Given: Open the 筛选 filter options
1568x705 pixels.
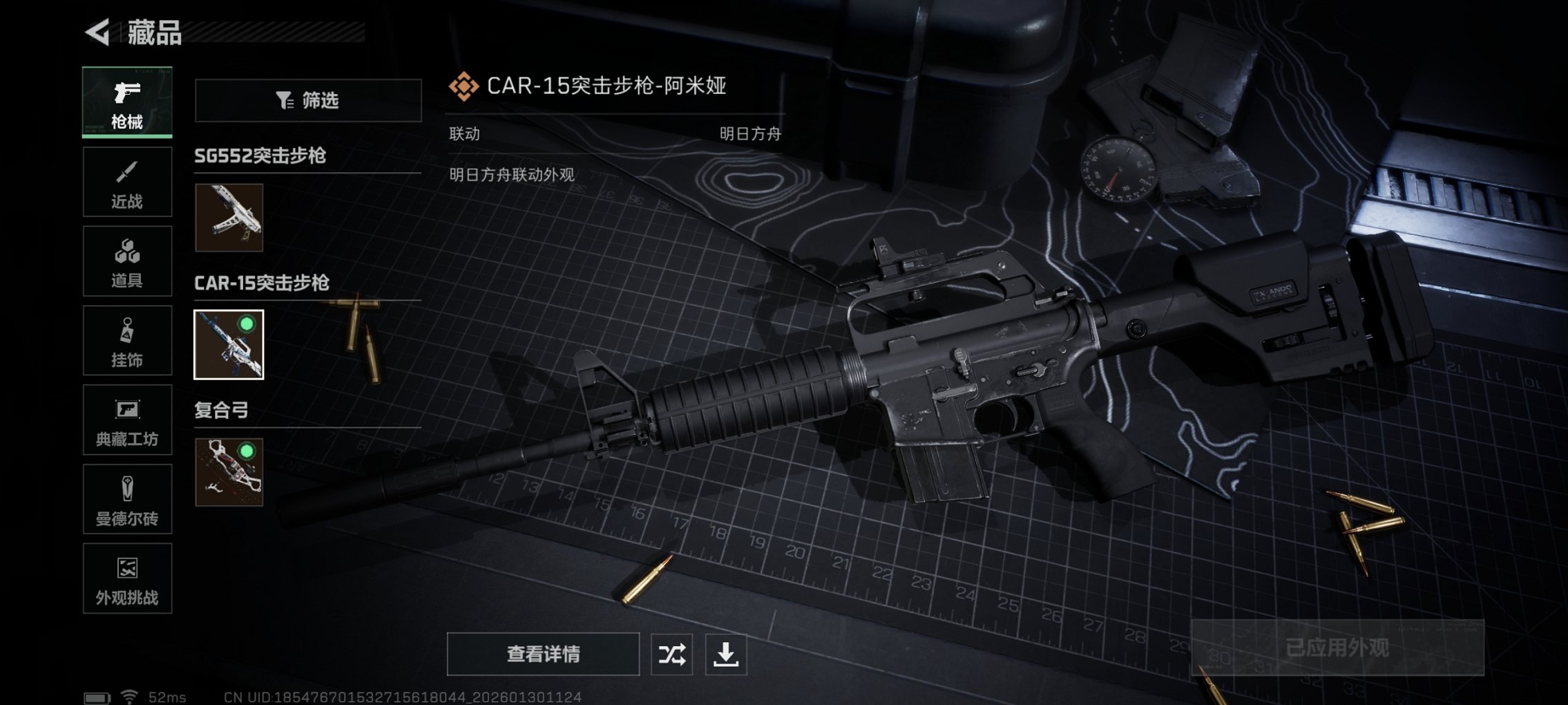Looking at the screenshot, I should coord(308,100).
